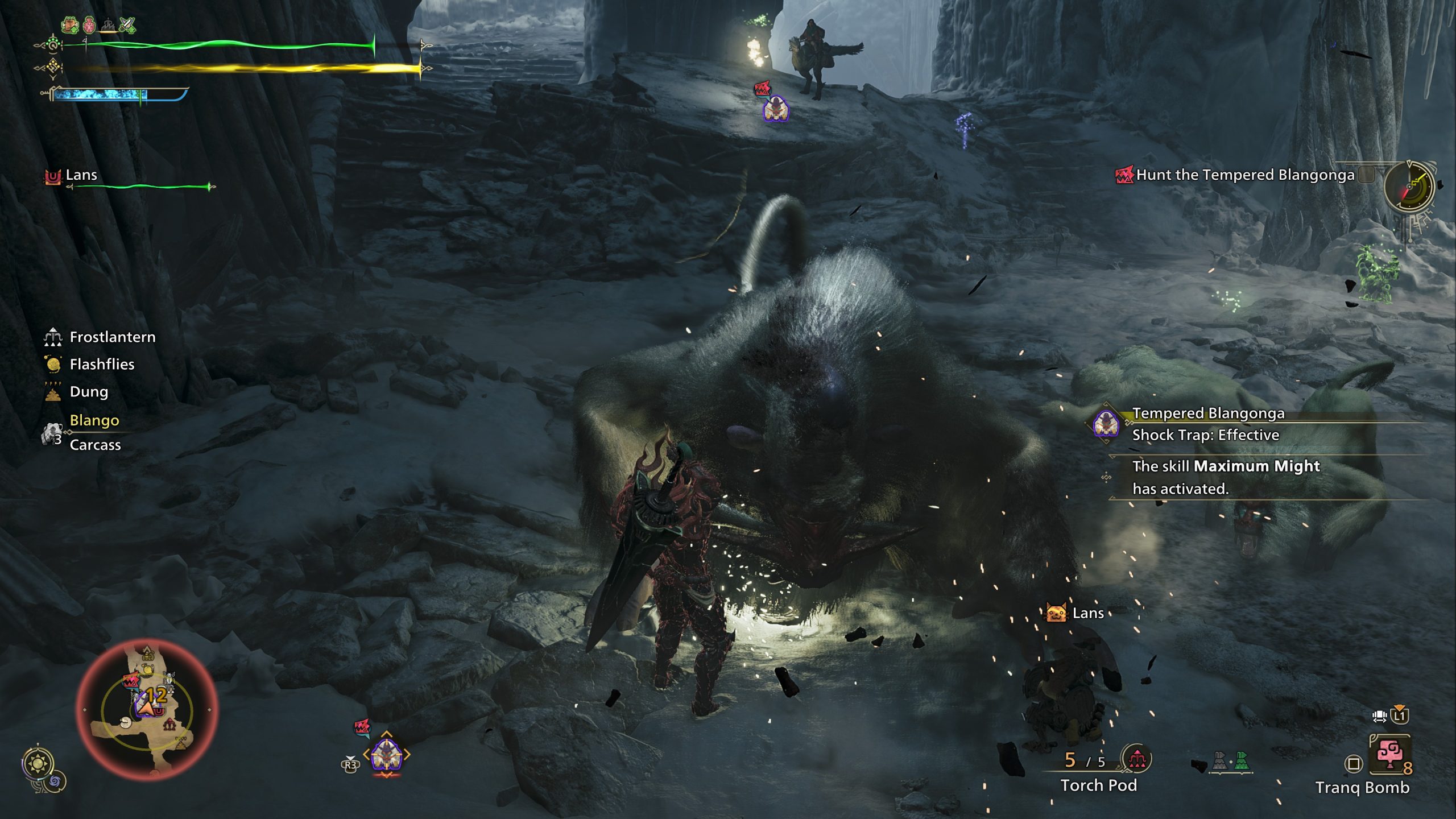Image resolution: width=1456 pixels, height=819 pixels.
Task: Select the Tranq Bomb item slot
Action: tap(1389, 755)
